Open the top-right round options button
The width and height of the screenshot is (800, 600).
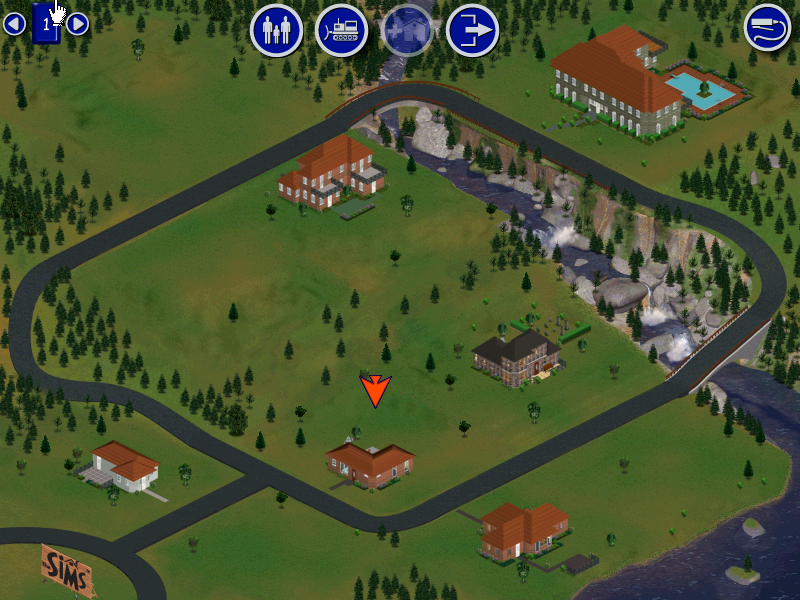pyautogui.click(x=767, y=27)
